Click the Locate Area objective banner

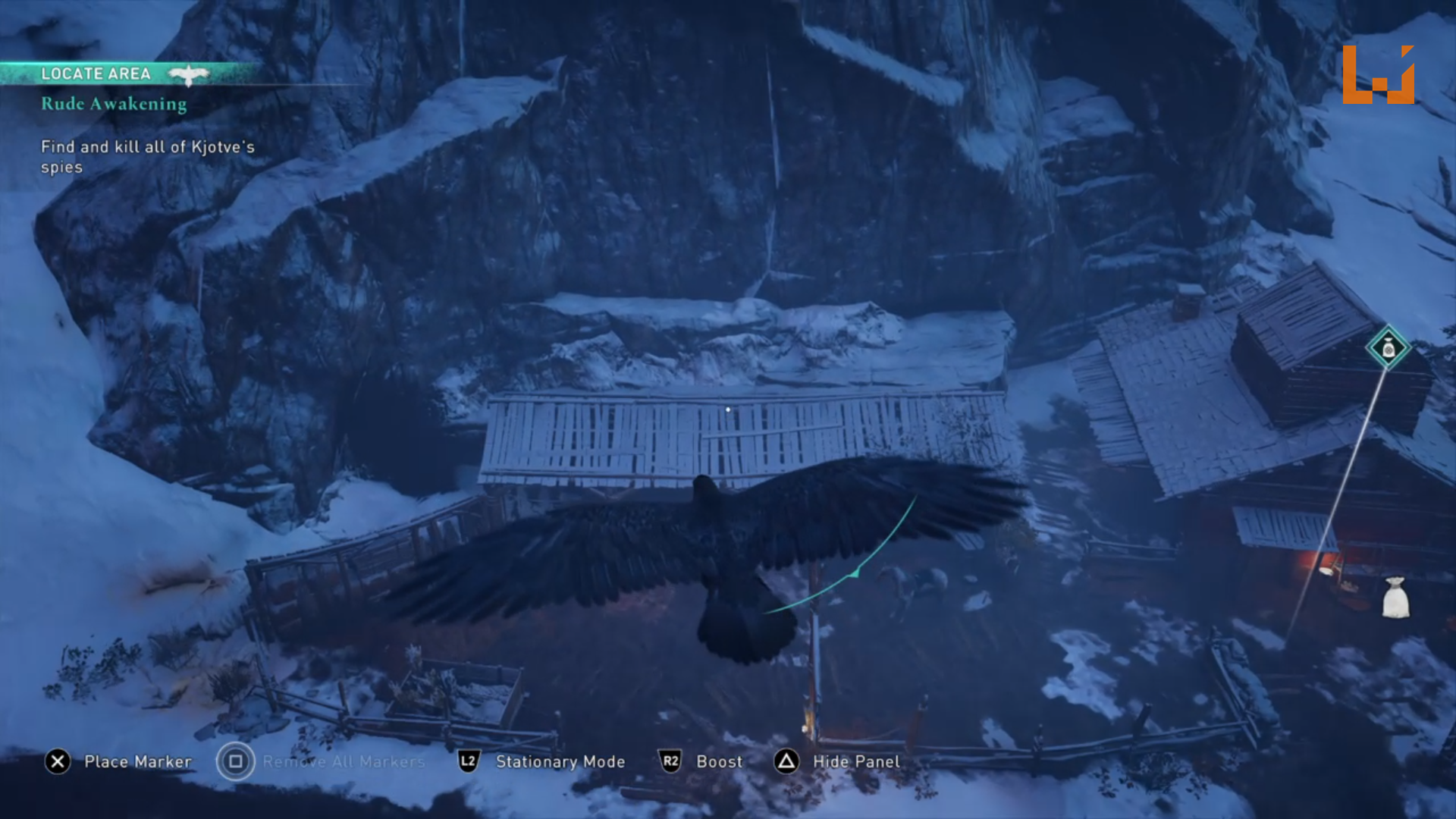(96, 74)
